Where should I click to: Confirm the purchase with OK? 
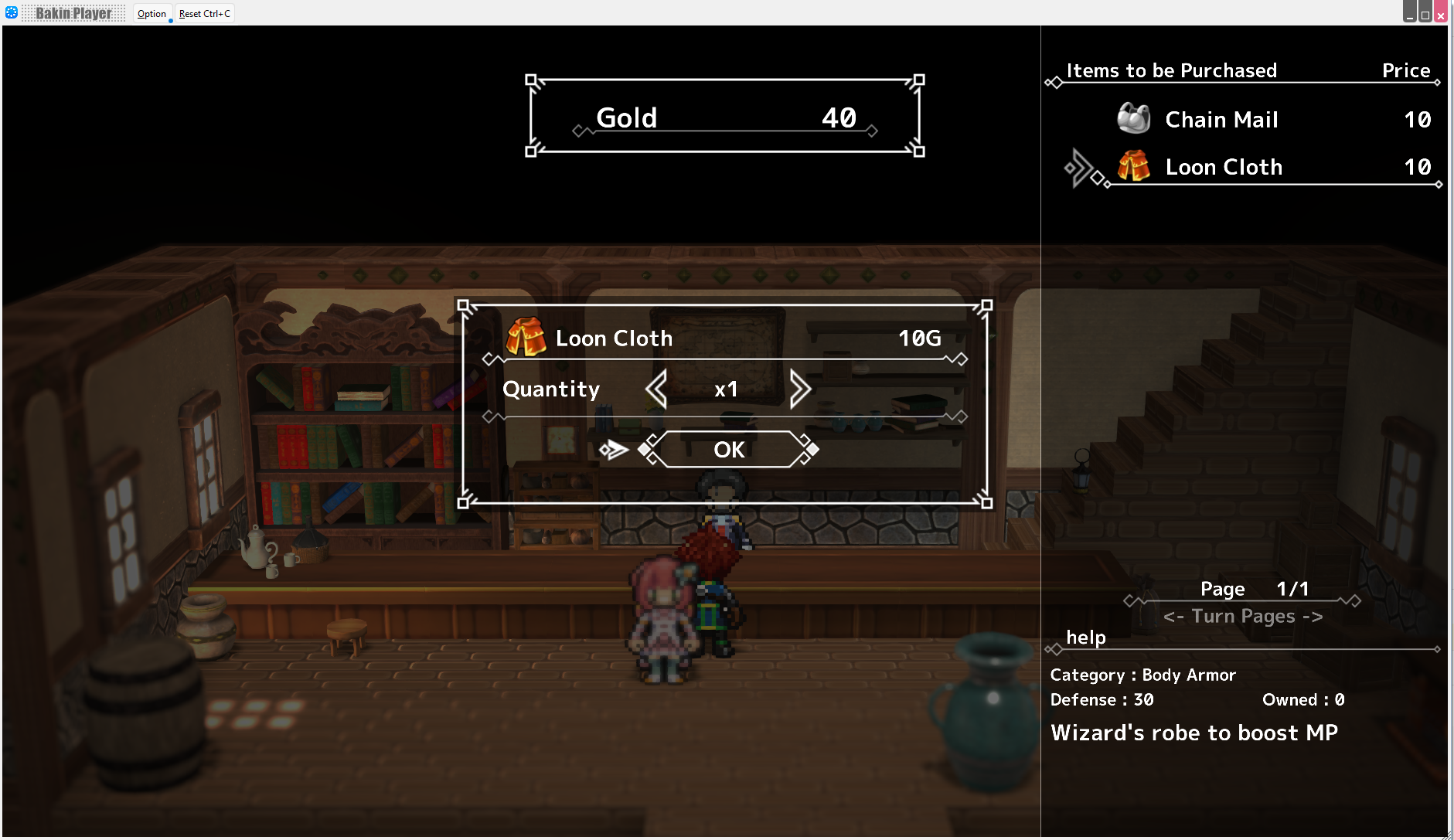[x=728, y=450]
